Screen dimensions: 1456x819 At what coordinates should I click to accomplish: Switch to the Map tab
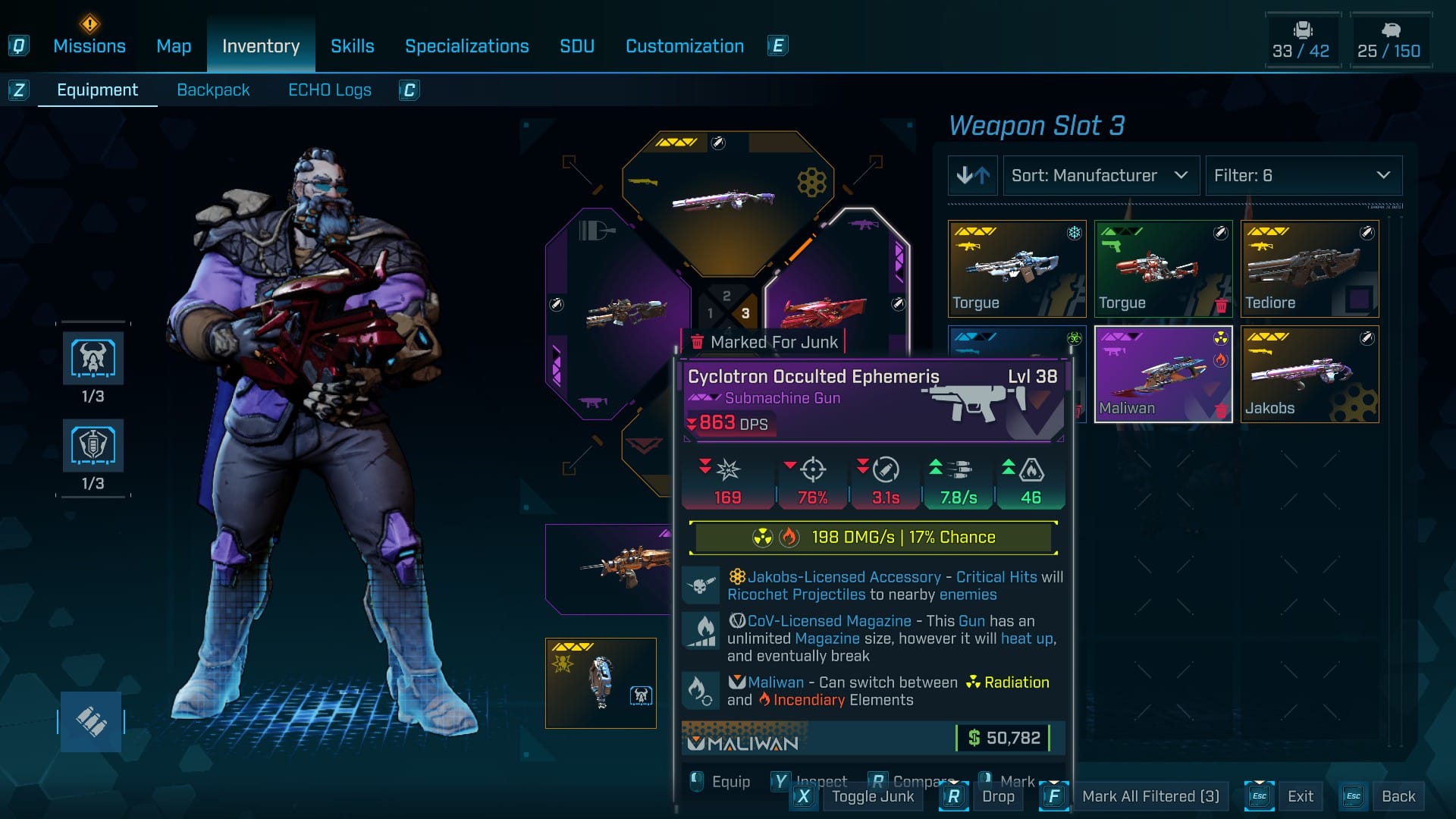click(174, 46)
